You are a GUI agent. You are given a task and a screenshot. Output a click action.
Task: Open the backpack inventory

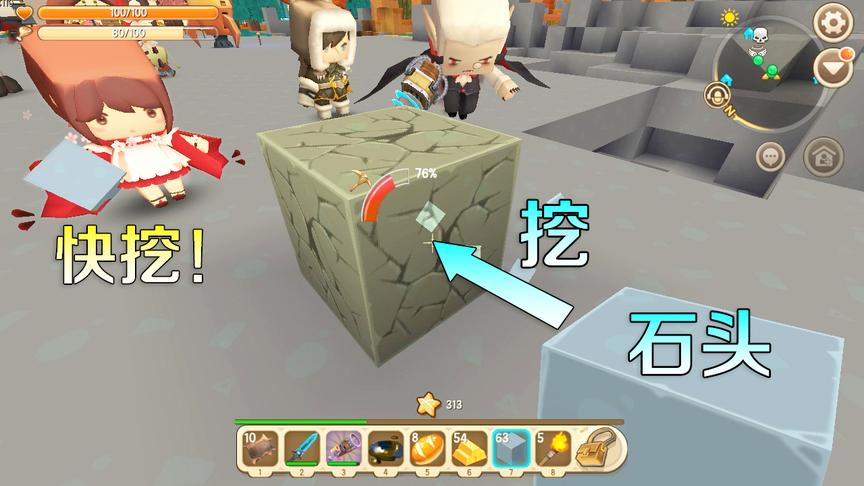coord(599,447)
